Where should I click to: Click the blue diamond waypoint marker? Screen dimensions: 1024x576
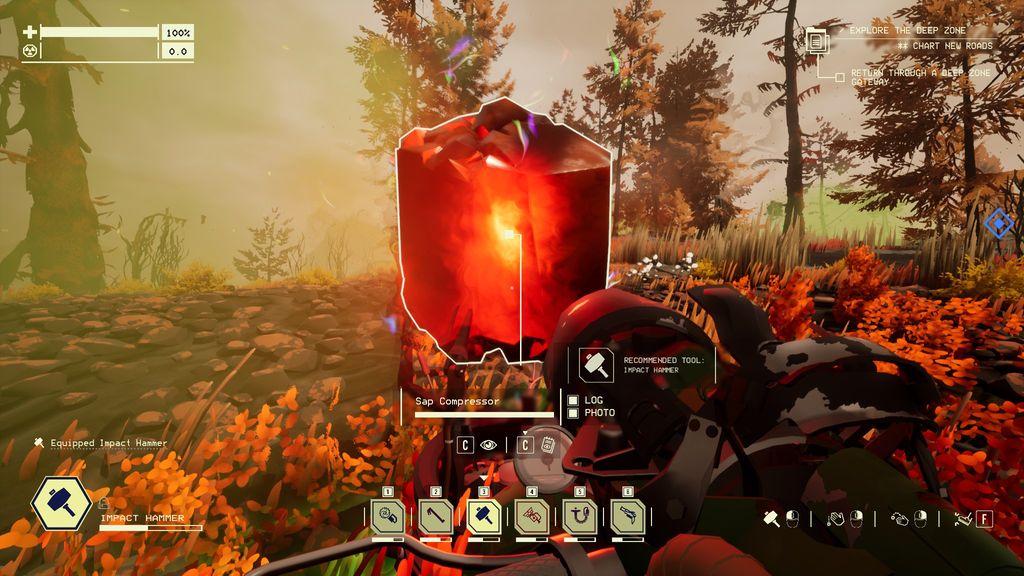998,223
